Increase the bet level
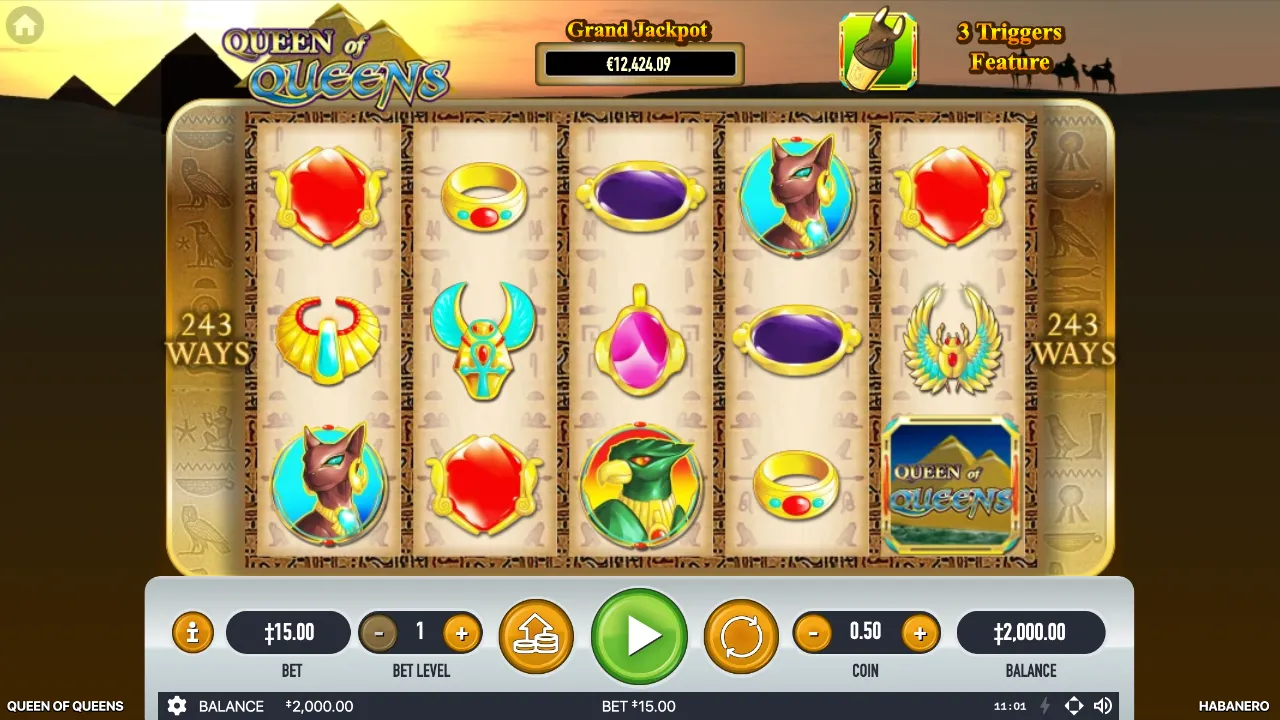Image resolution: width=1280 pixels, height=720 pixels. coord(461,633)
